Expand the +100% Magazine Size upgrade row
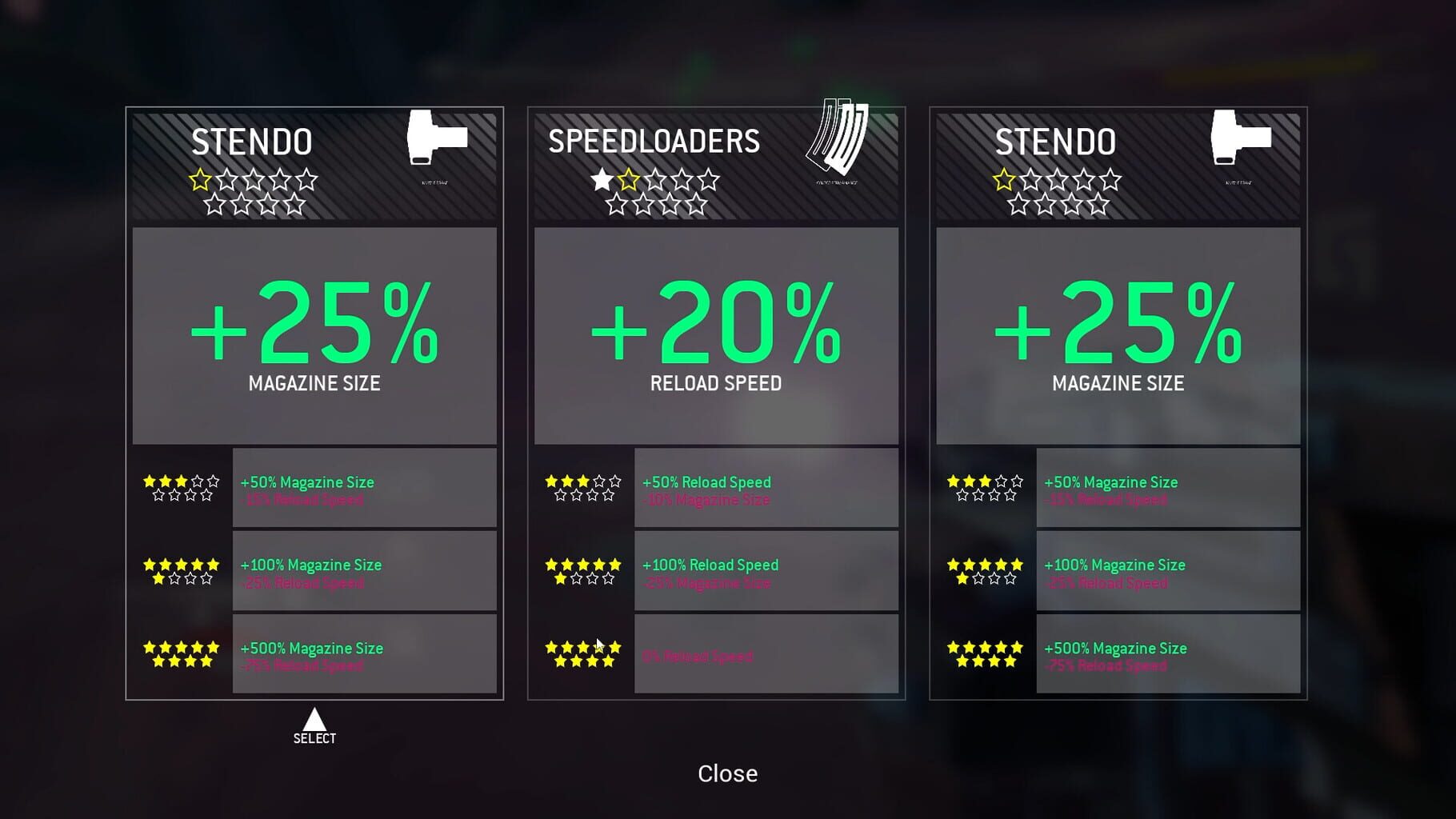This screenshot has width=1456, height=819. click(x=364, y=570)
